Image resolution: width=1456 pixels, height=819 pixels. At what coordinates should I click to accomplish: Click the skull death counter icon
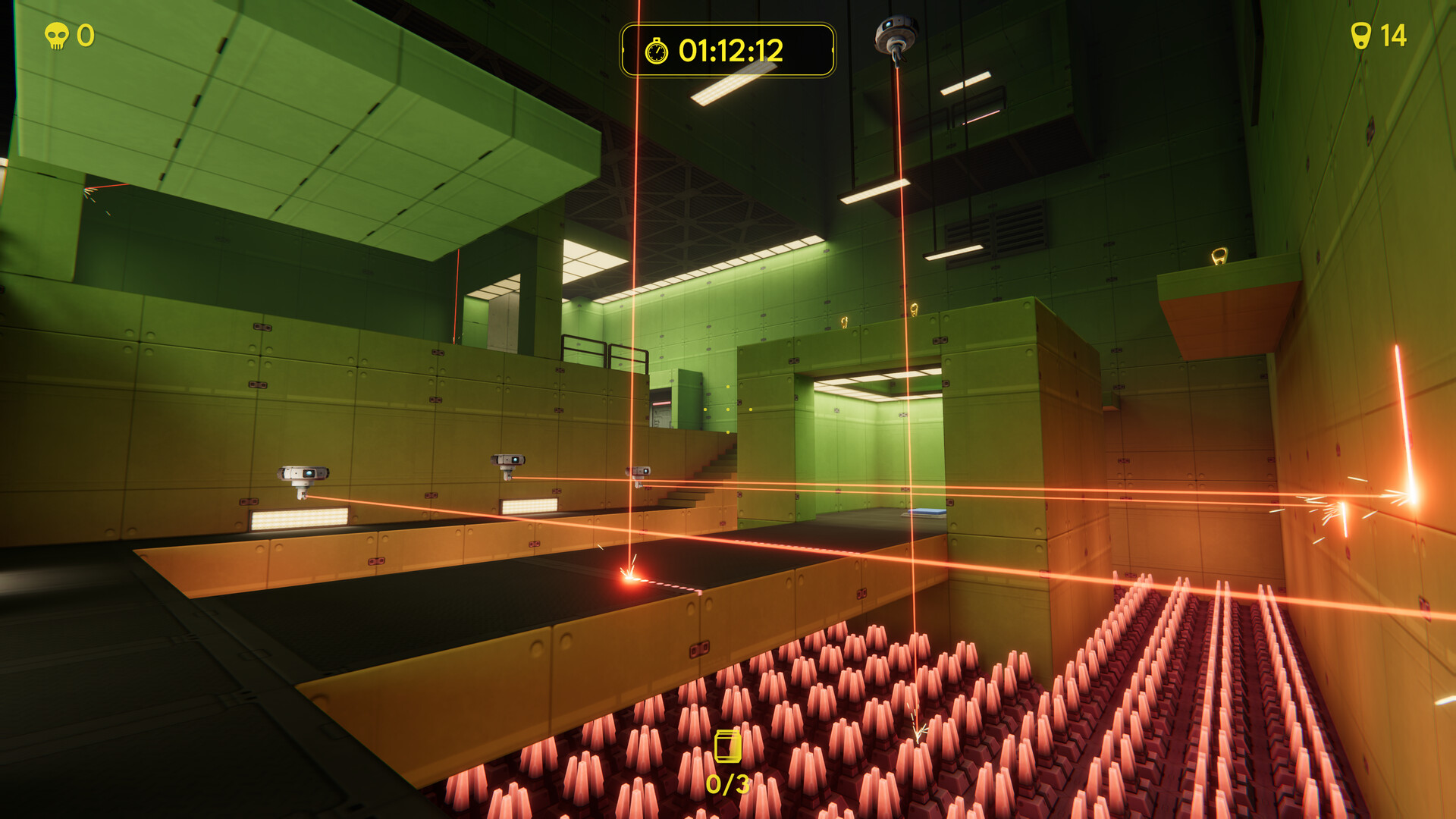coord(58,34)
